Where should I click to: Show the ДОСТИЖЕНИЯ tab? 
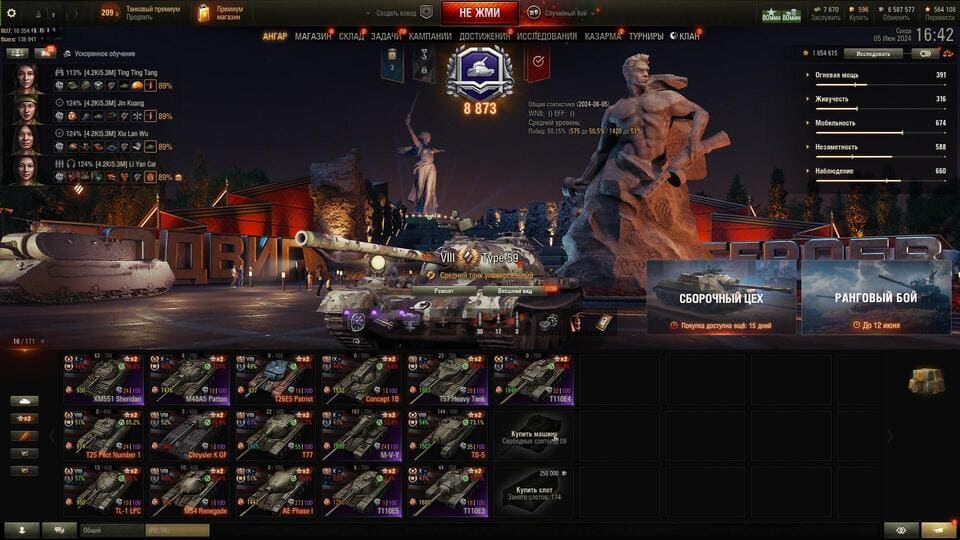tap(484, 37)
